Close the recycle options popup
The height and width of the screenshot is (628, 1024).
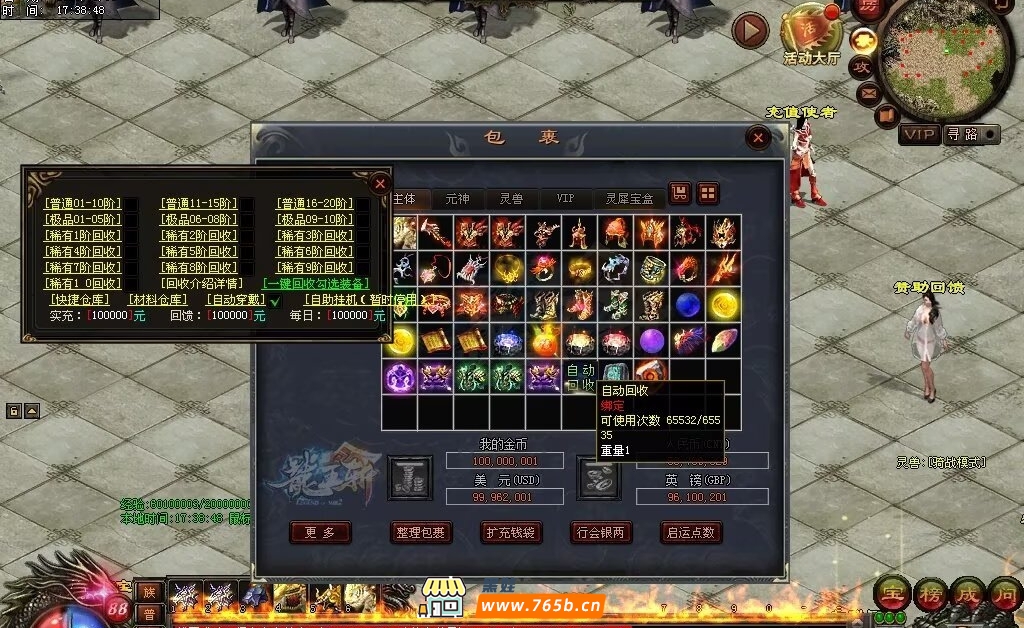379,183
